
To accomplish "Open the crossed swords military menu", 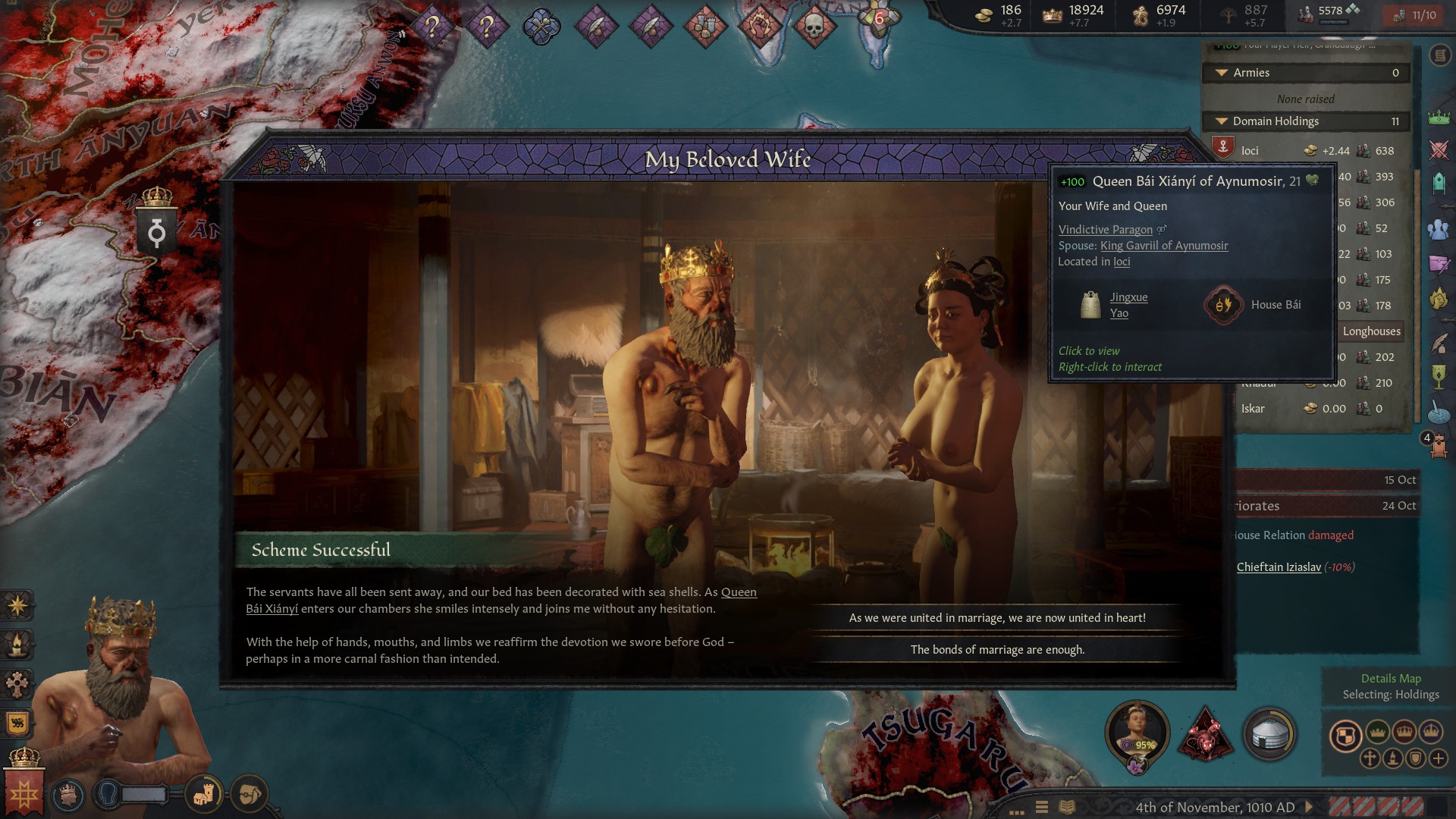I will pyautogui.click(x=1439, y=149).
